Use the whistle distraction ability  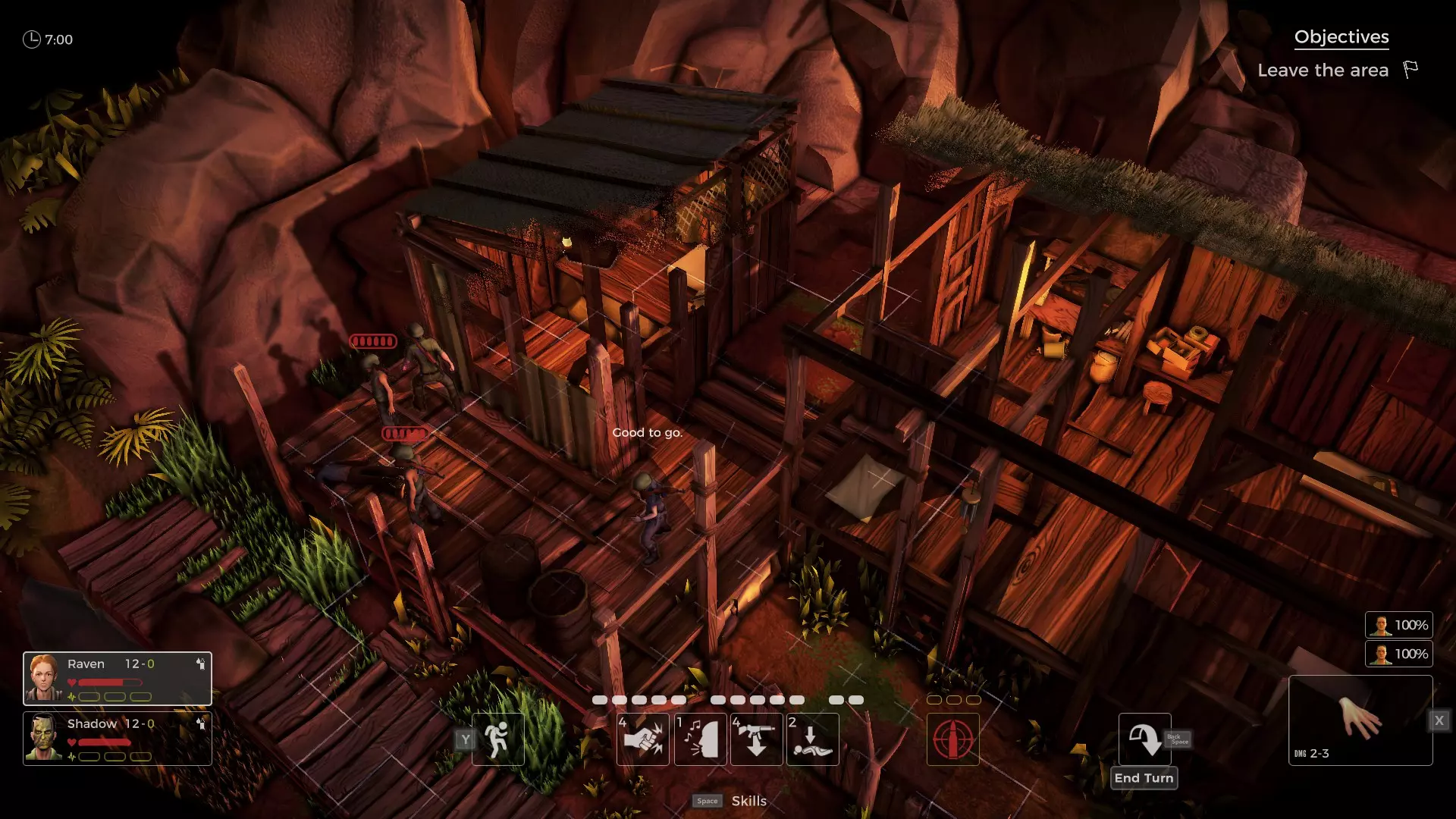tap(700, 739)
